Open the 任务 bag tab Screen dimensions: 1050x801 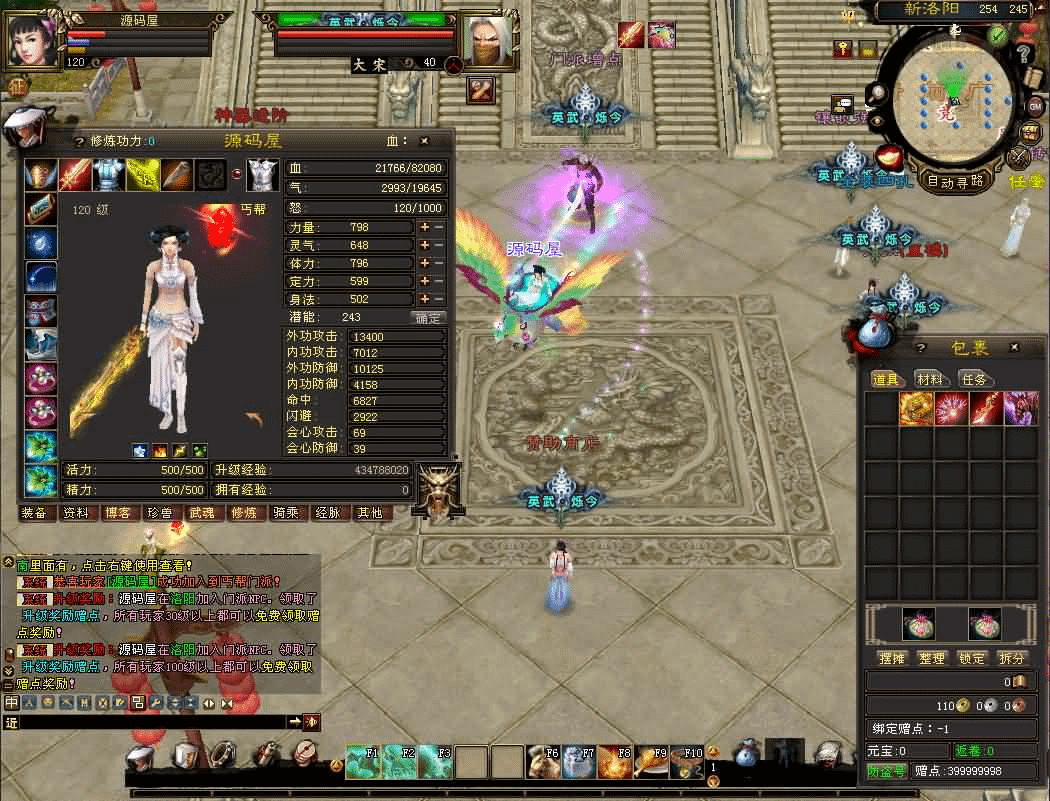click(973, 379)
